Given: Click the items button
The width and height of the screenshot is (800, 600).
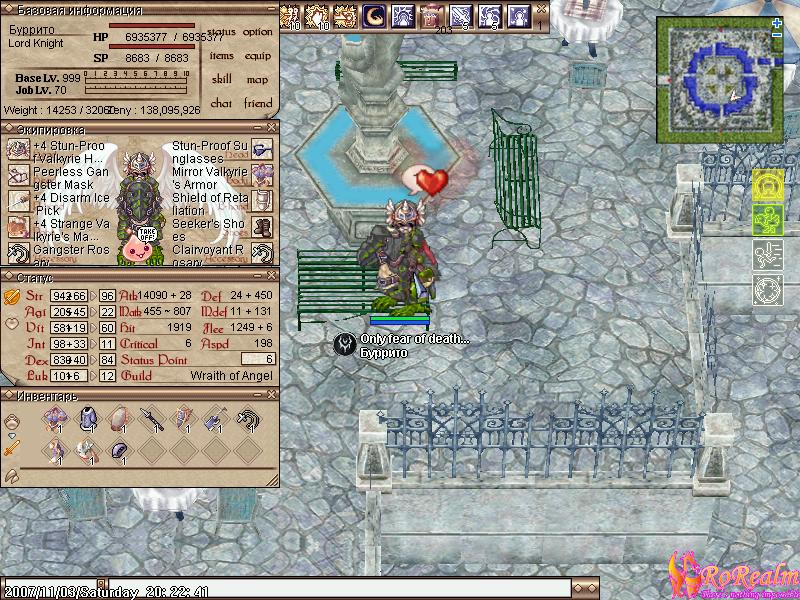Looking at the screenshot, I should 221,56.
